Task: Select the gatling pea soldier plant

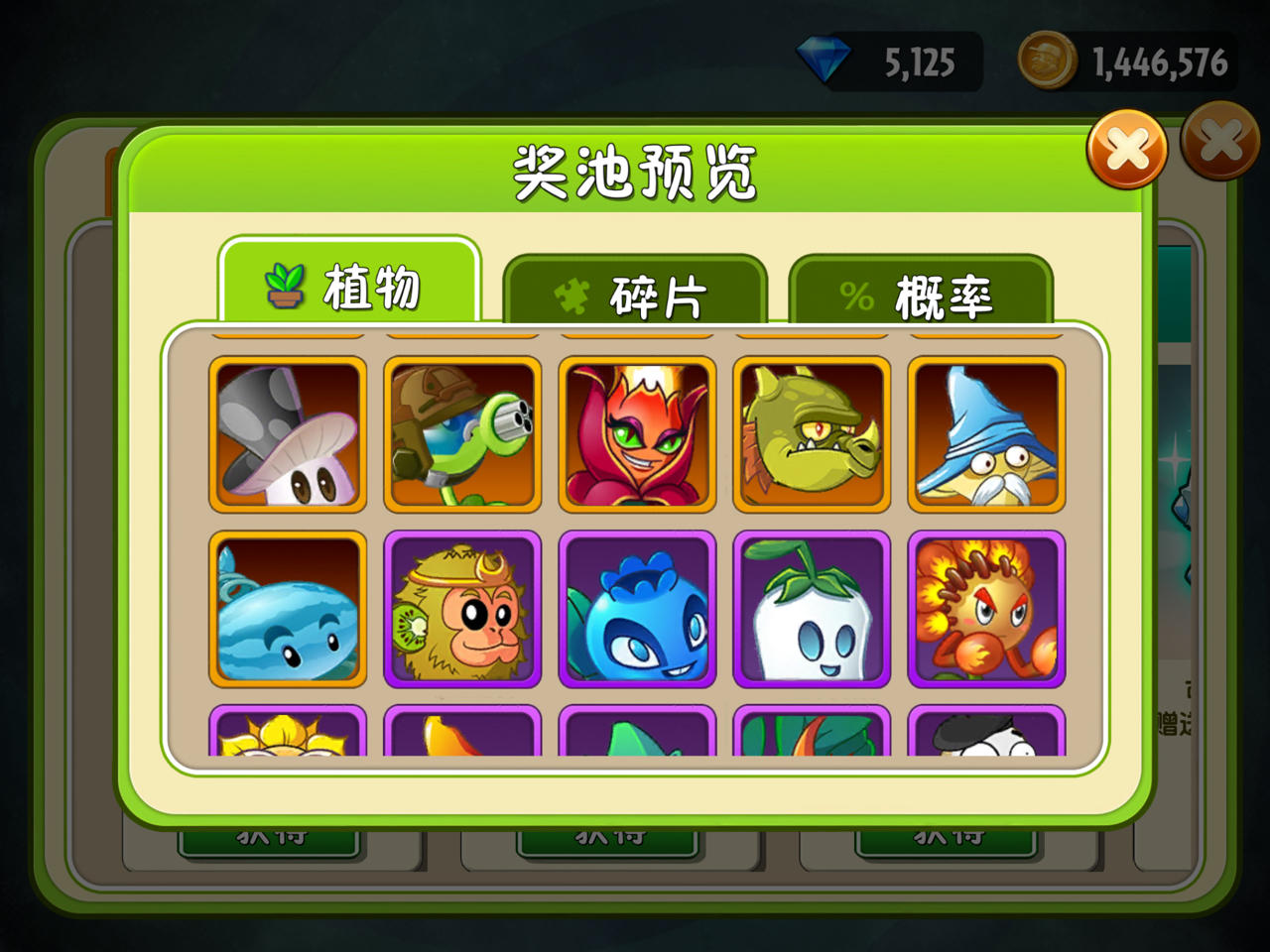Action: tap(461, 436)
